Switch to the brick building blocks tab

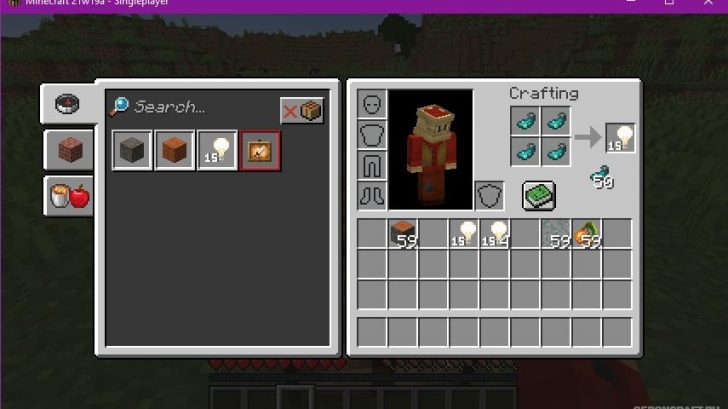pyautogui.click(x=69, y=150)
